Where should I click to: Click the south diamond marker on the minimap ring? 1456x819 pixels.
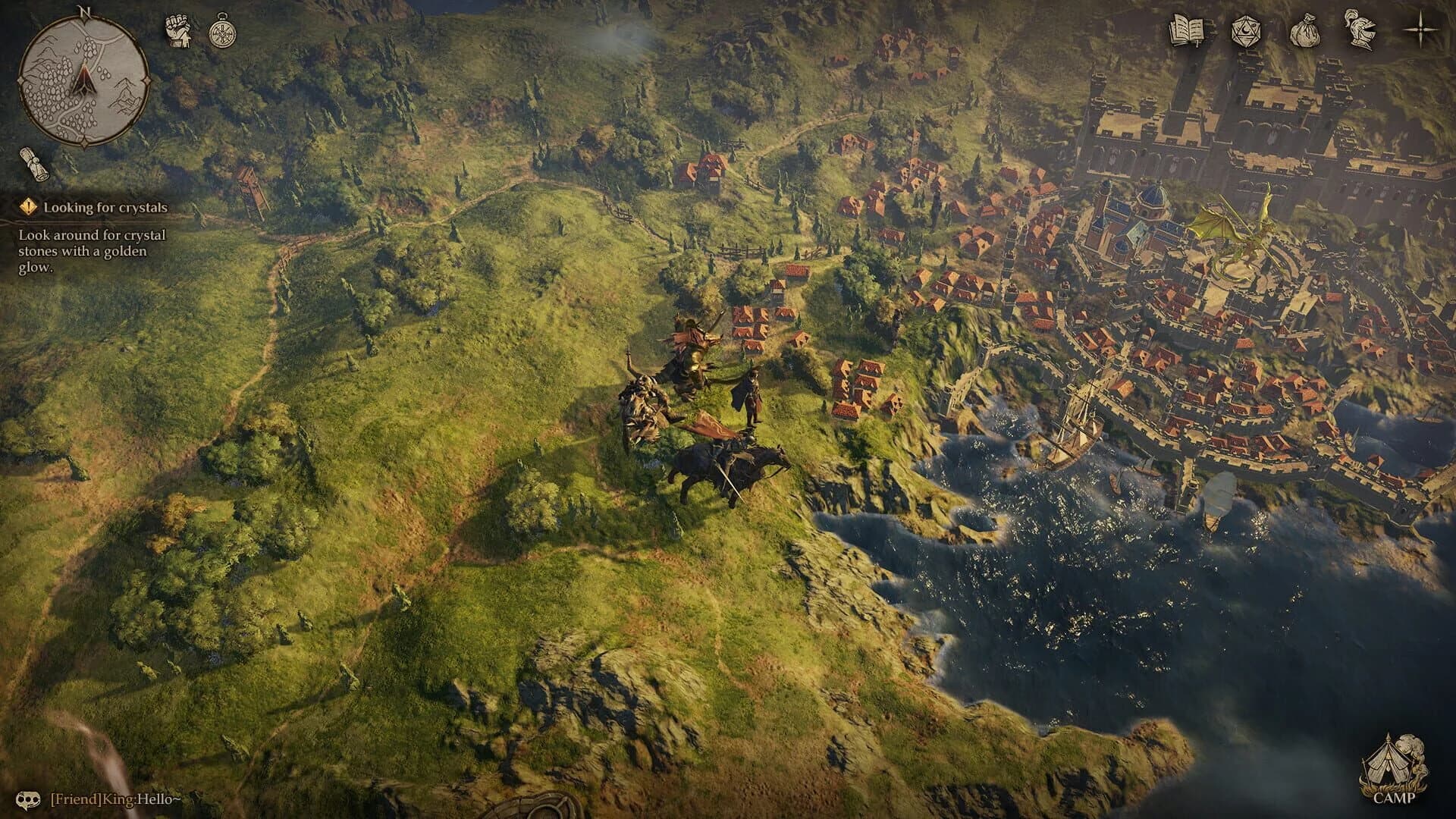point(85,143)
